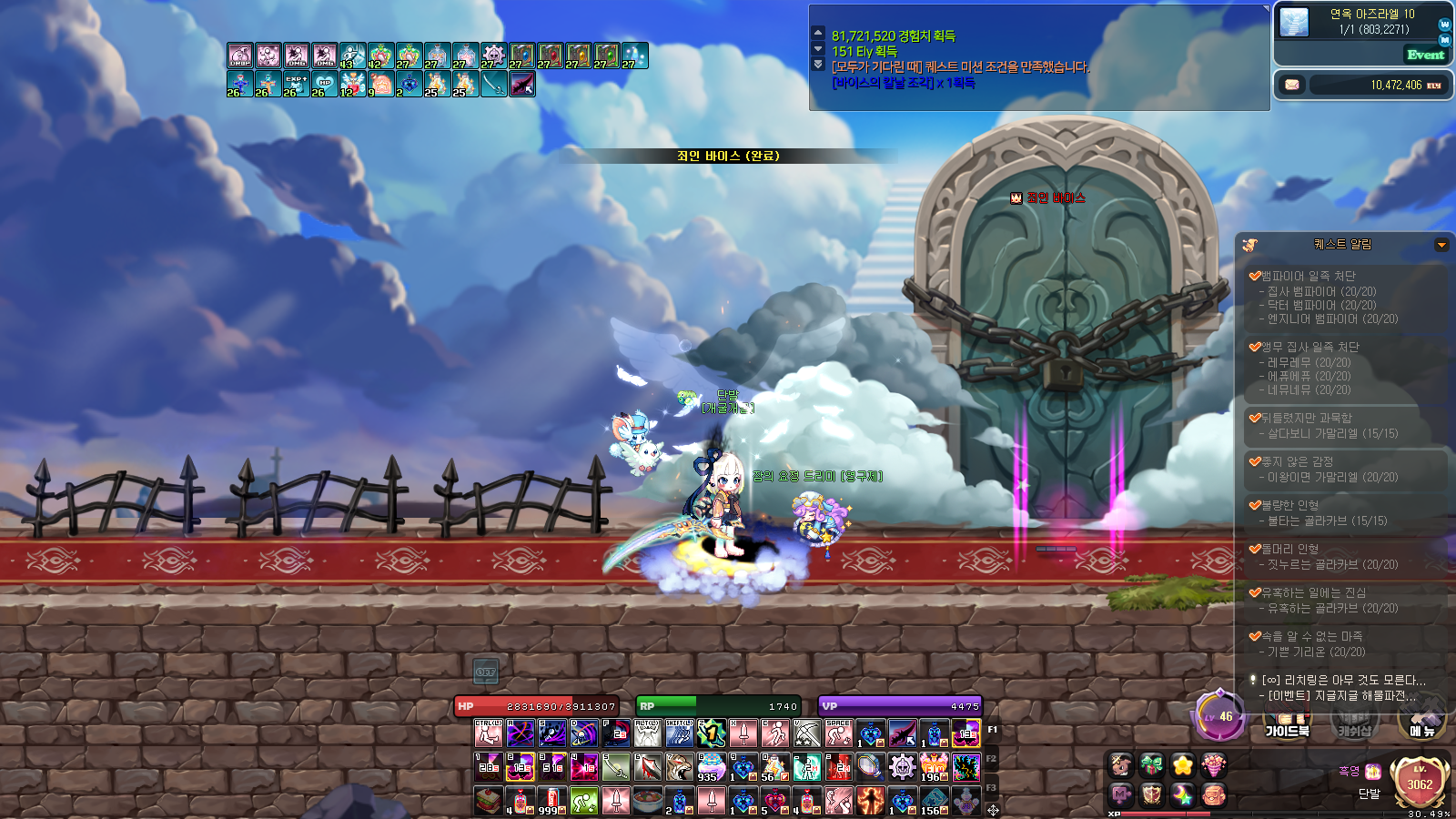
Task: Open the Event button under the map name
Action: (x=1425, y=55)
